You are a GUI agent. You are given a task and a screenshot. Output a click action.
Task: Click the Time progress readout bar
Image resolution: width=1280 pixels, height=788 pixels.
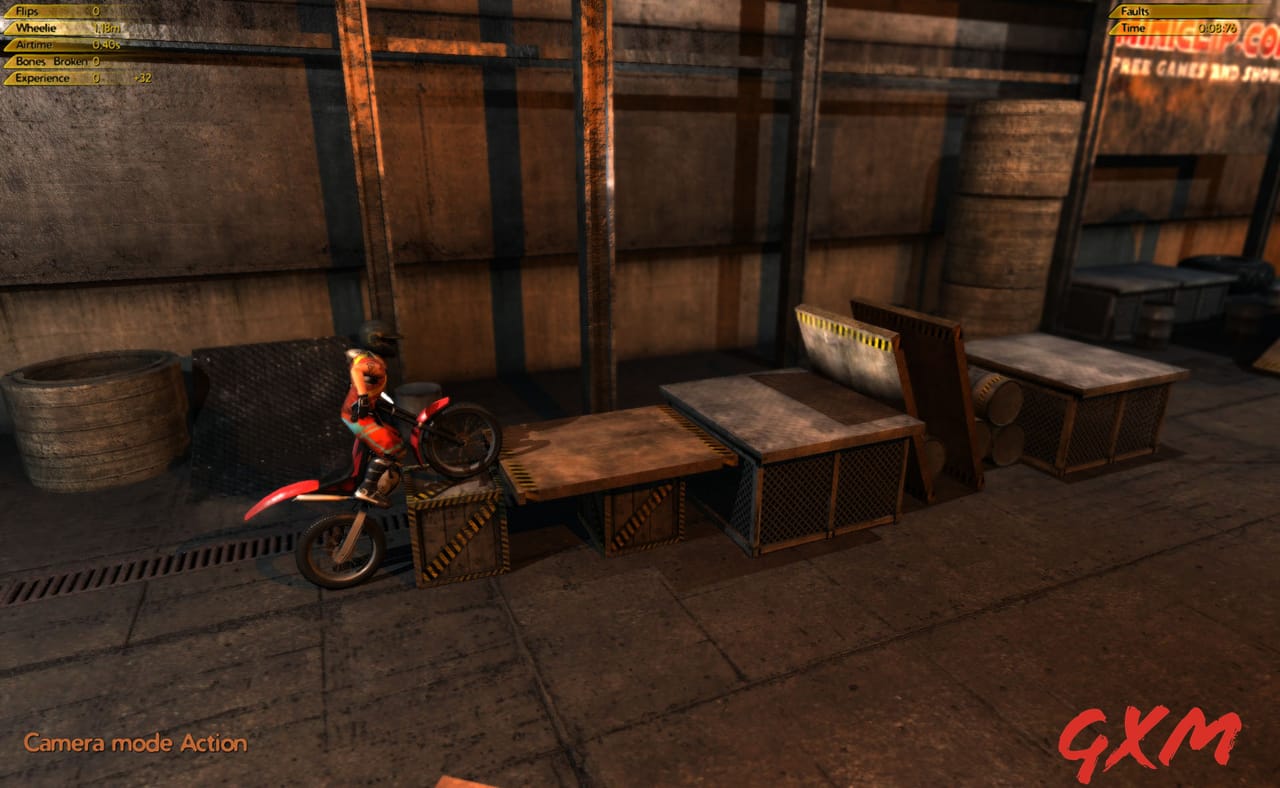click(x=1200, y=29)
